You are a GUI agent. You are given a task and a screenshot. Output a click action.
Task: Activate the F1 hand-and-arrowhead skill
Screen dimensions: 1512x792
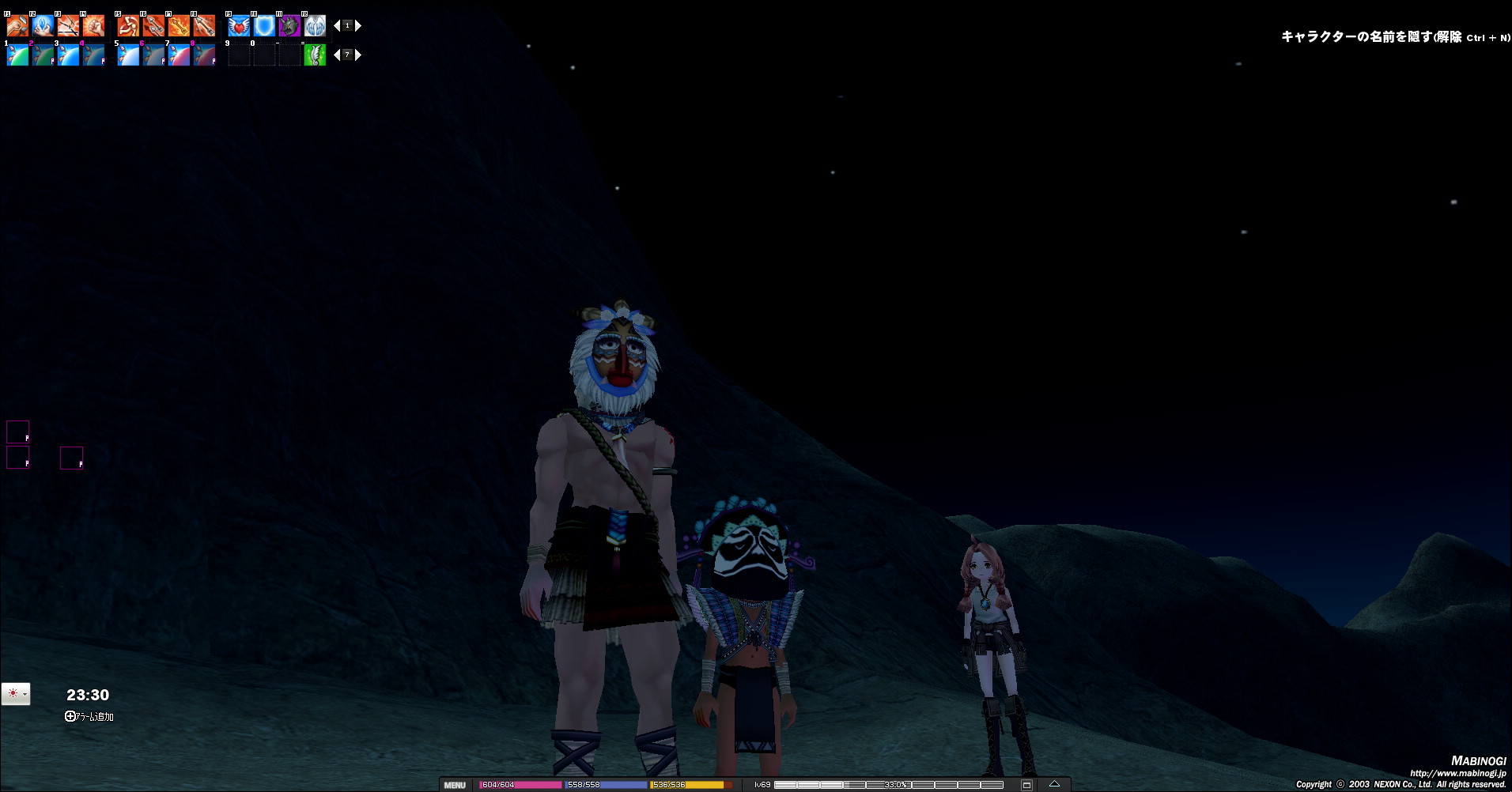tap(17, 26)
